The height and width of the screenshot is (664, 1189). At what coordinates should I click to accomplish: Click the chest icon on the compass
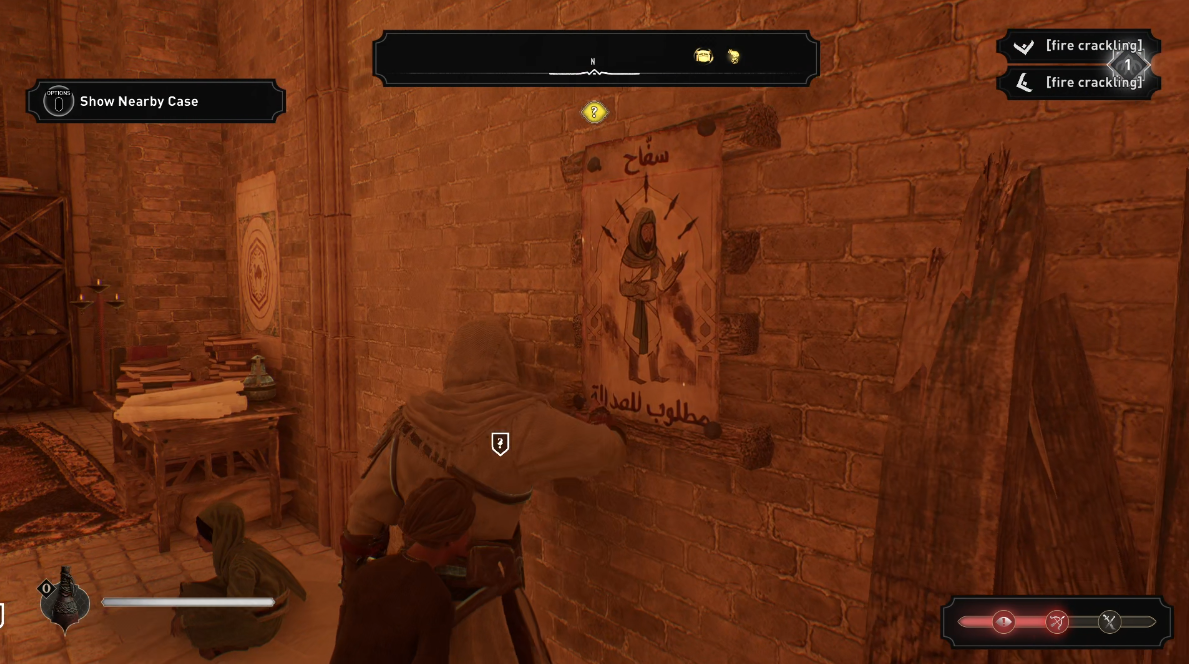coord(703,57)
